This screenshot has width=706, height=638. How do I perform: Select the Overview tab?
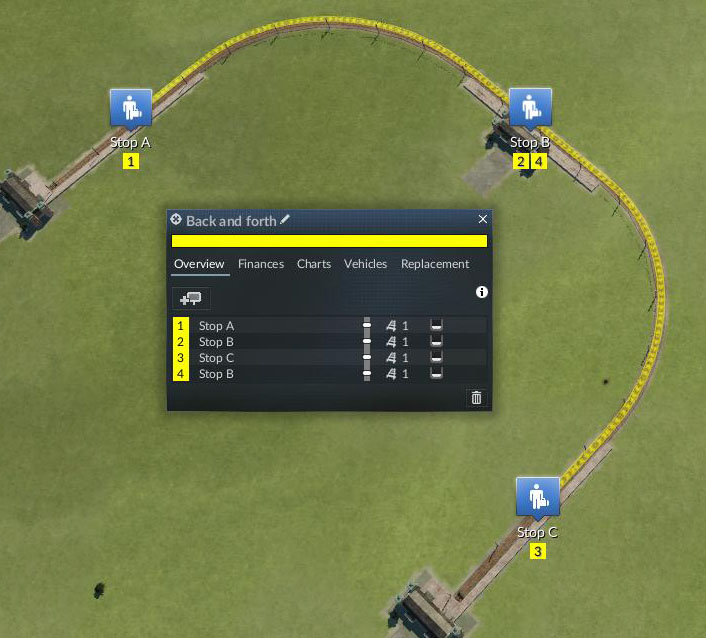pos(200,264)
